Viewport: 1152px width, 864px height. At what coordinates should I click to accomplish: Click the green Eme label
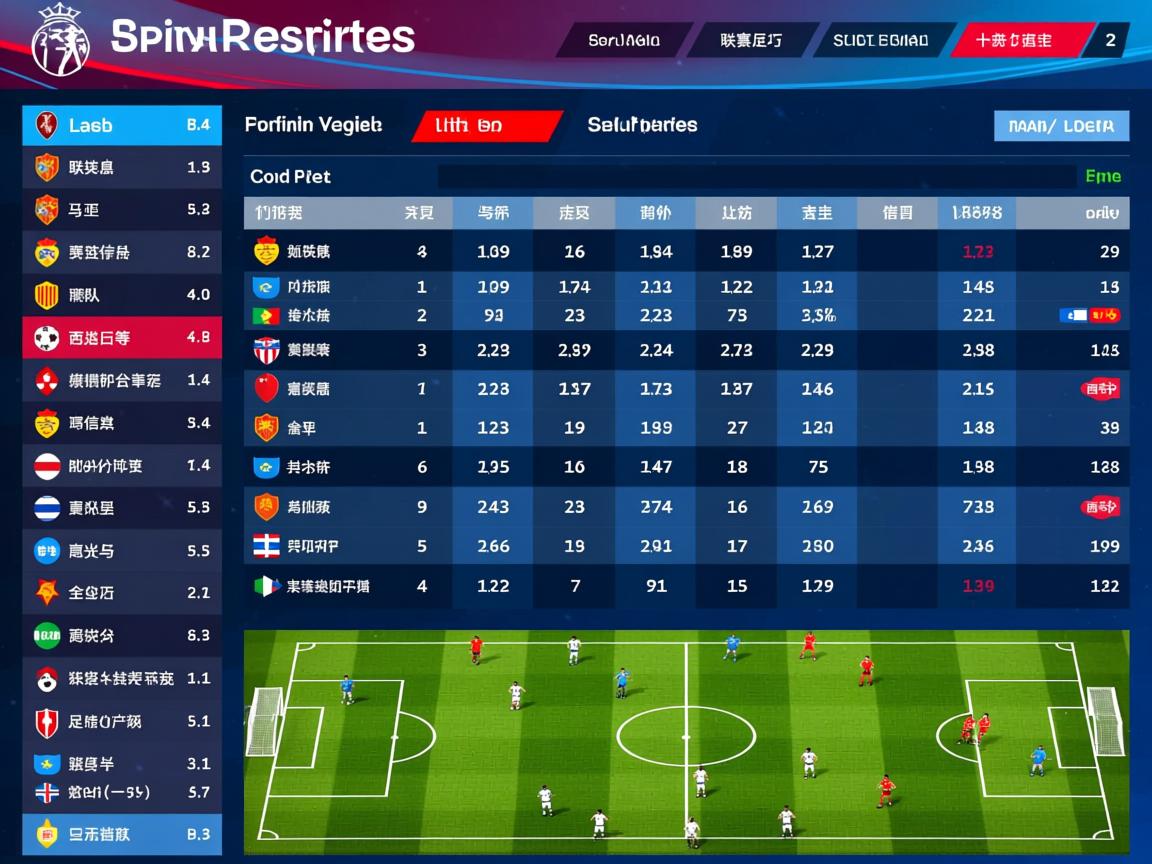pos(1102,177)
